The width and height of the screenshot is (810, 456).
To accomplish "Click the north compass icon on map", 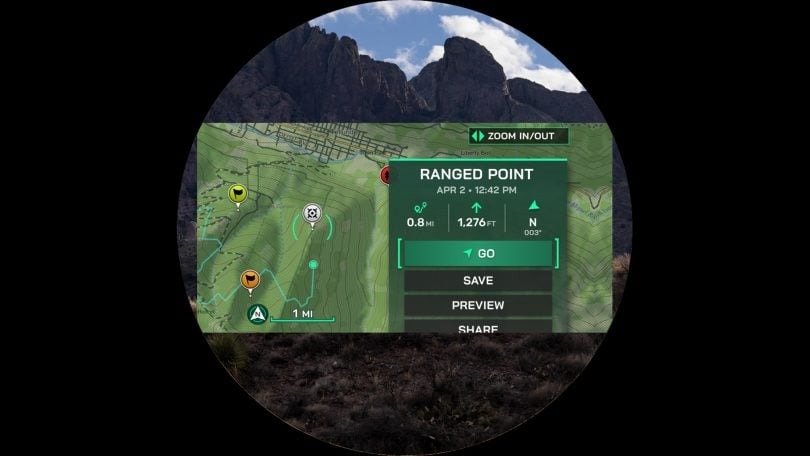I will tap(258, 314).
